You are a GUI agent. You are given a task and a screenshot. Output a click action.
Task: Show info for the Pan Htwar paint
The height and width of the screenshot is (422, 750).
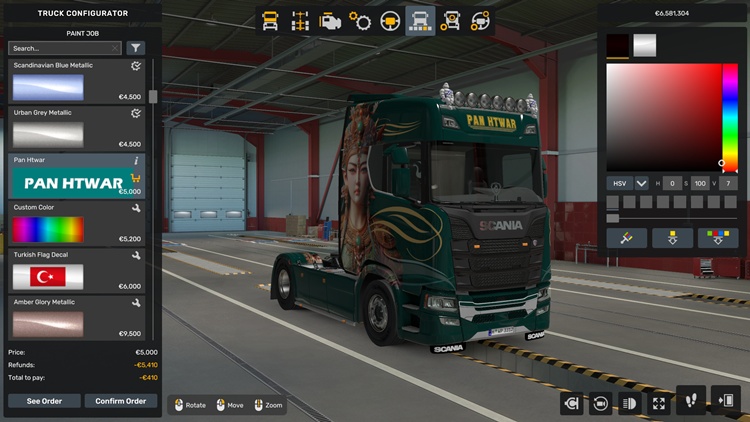tap(136, 160)
